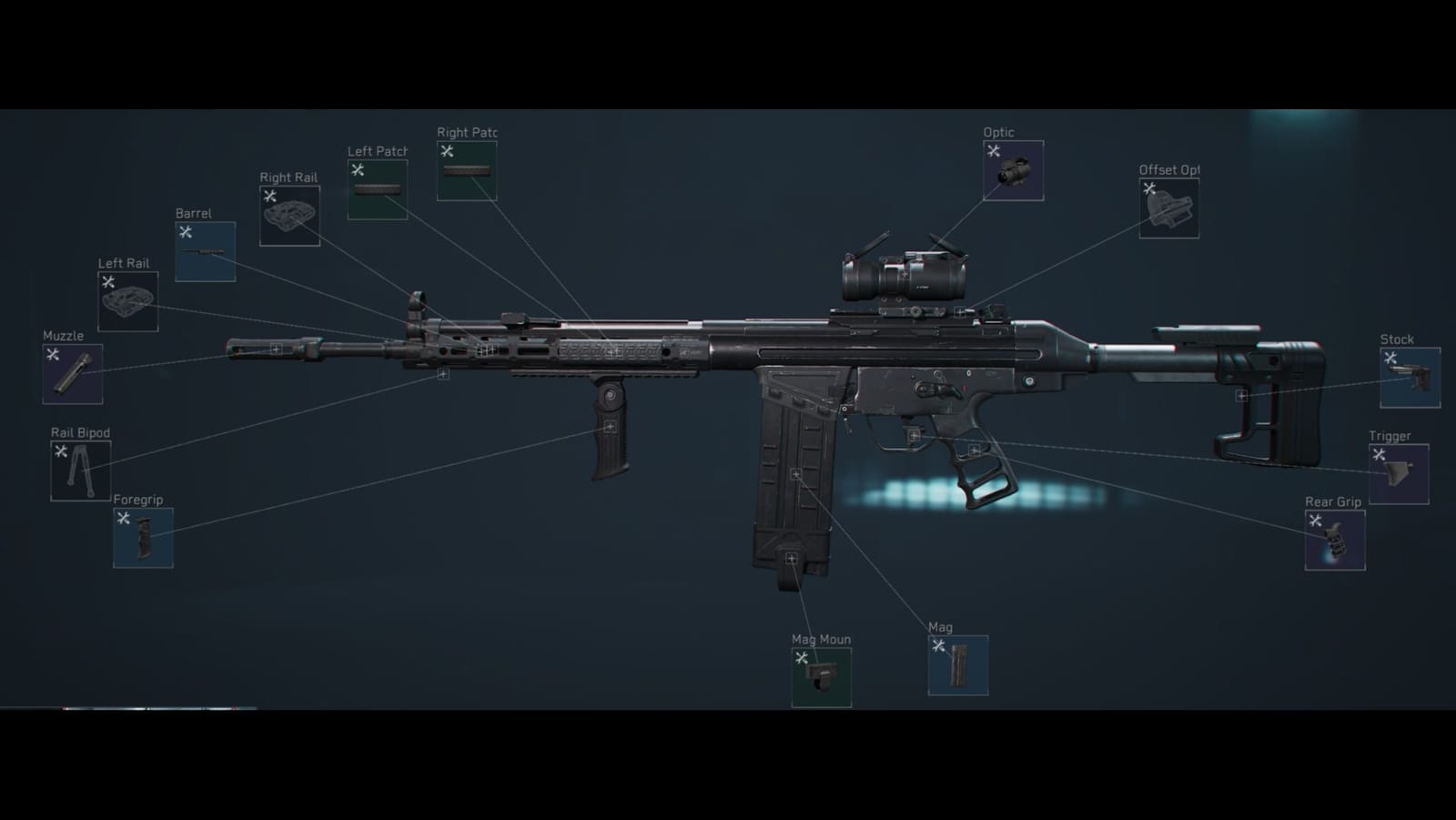This screenshot has height=820, width=1456.
Task: Open the Right Rail attachment slot
Action: (x=289, y=216)
